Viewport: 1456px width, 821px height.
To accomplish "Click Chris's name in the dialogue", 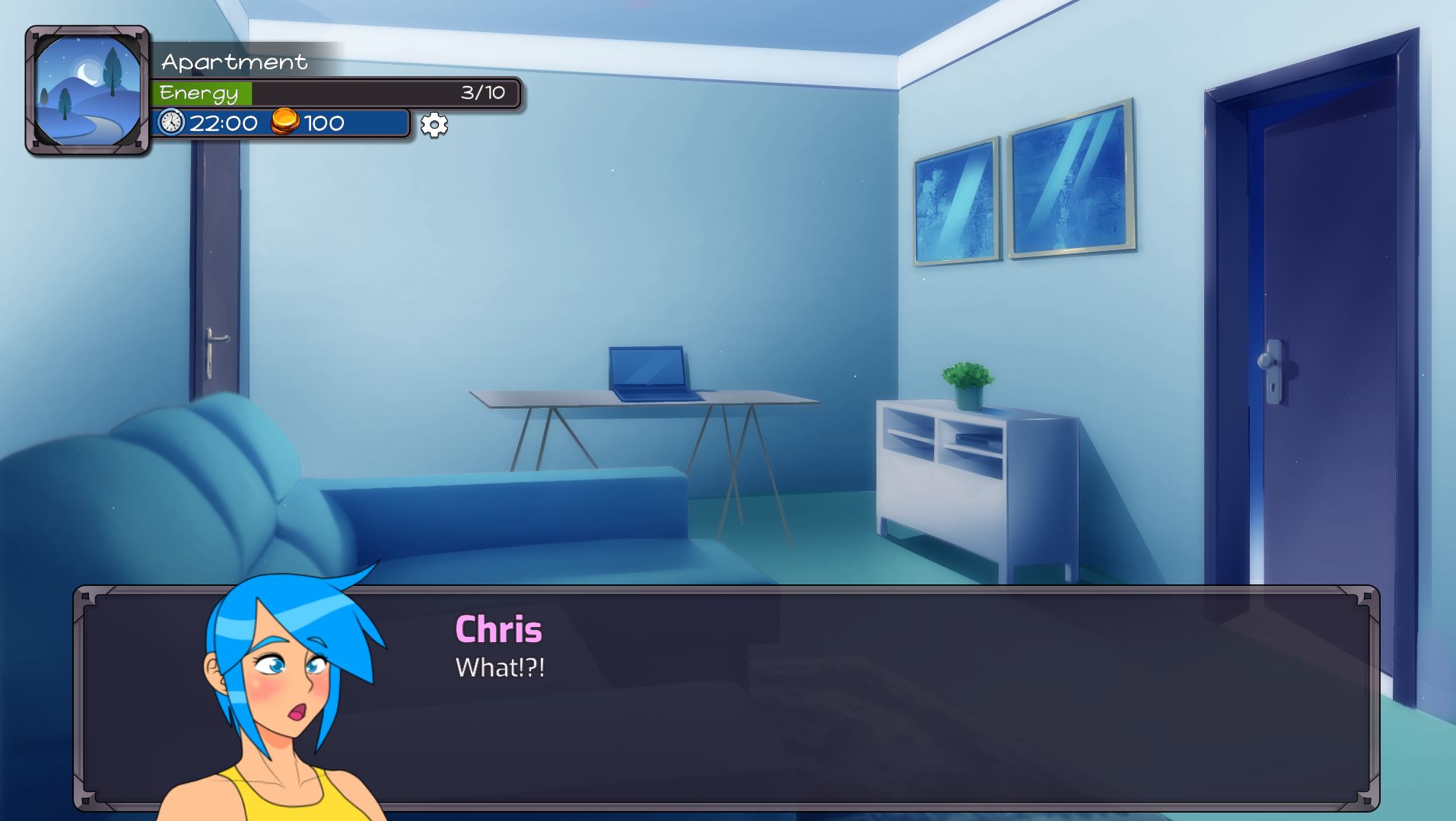I will click(498, 629).
